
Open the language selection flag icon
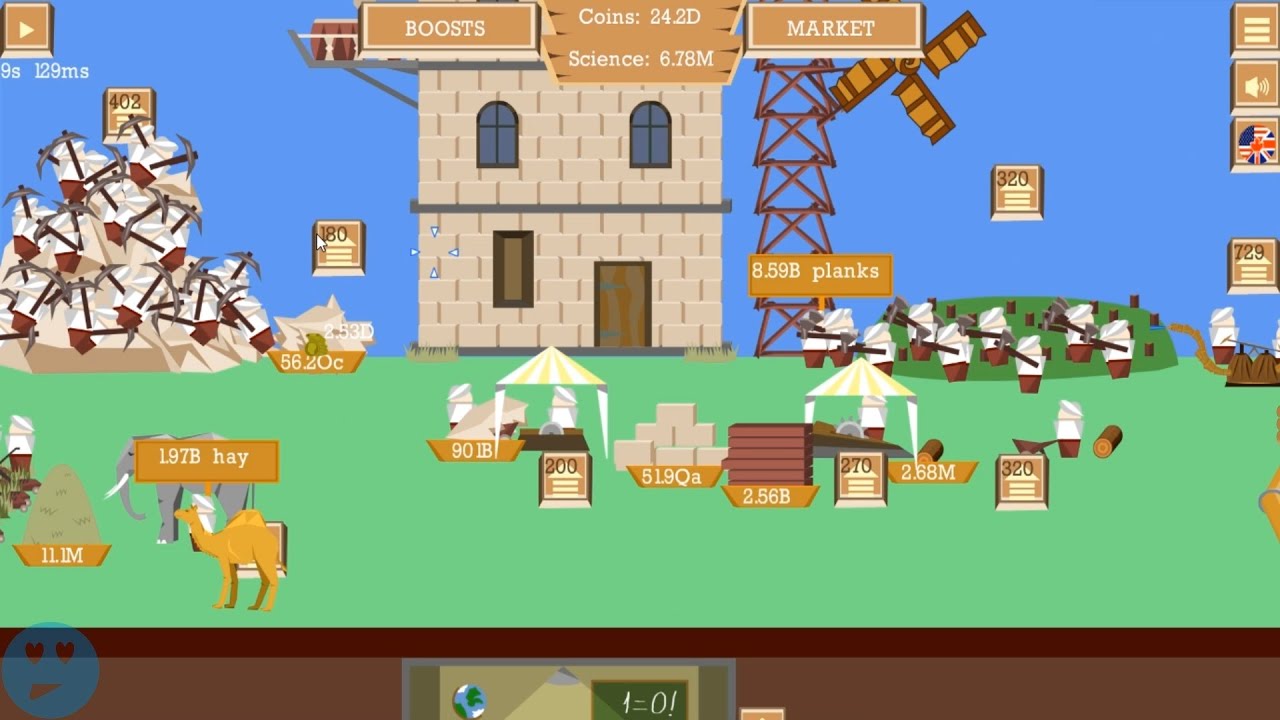click(x=1259, y=142)
